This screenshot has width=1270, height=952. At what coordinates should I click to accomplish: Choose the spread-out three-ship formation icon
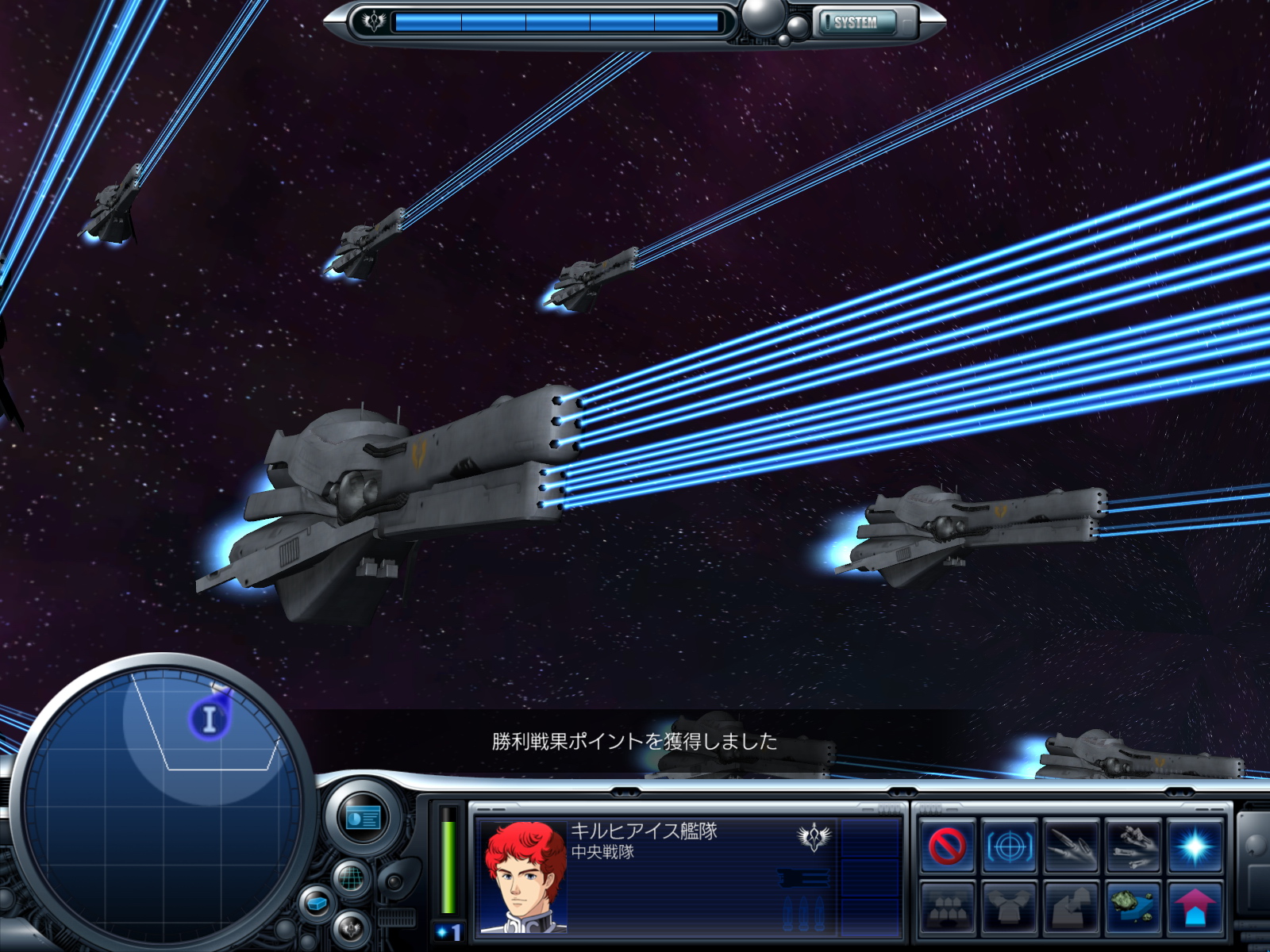pos(1009,907)
